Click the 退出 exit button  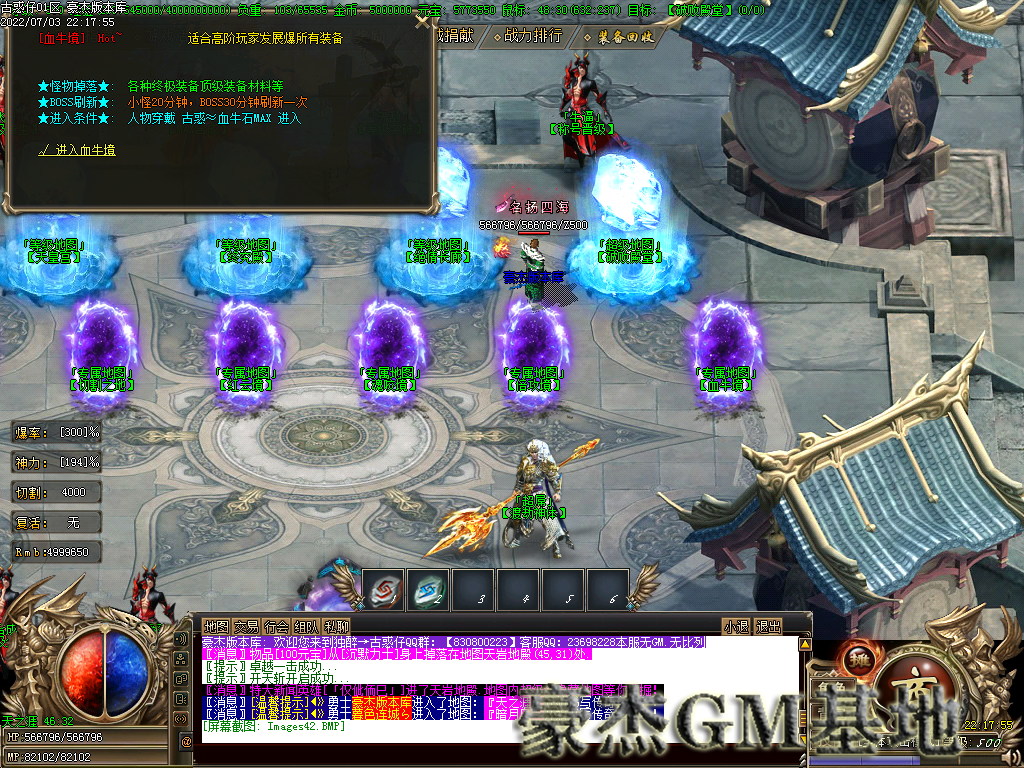point(768,627)
